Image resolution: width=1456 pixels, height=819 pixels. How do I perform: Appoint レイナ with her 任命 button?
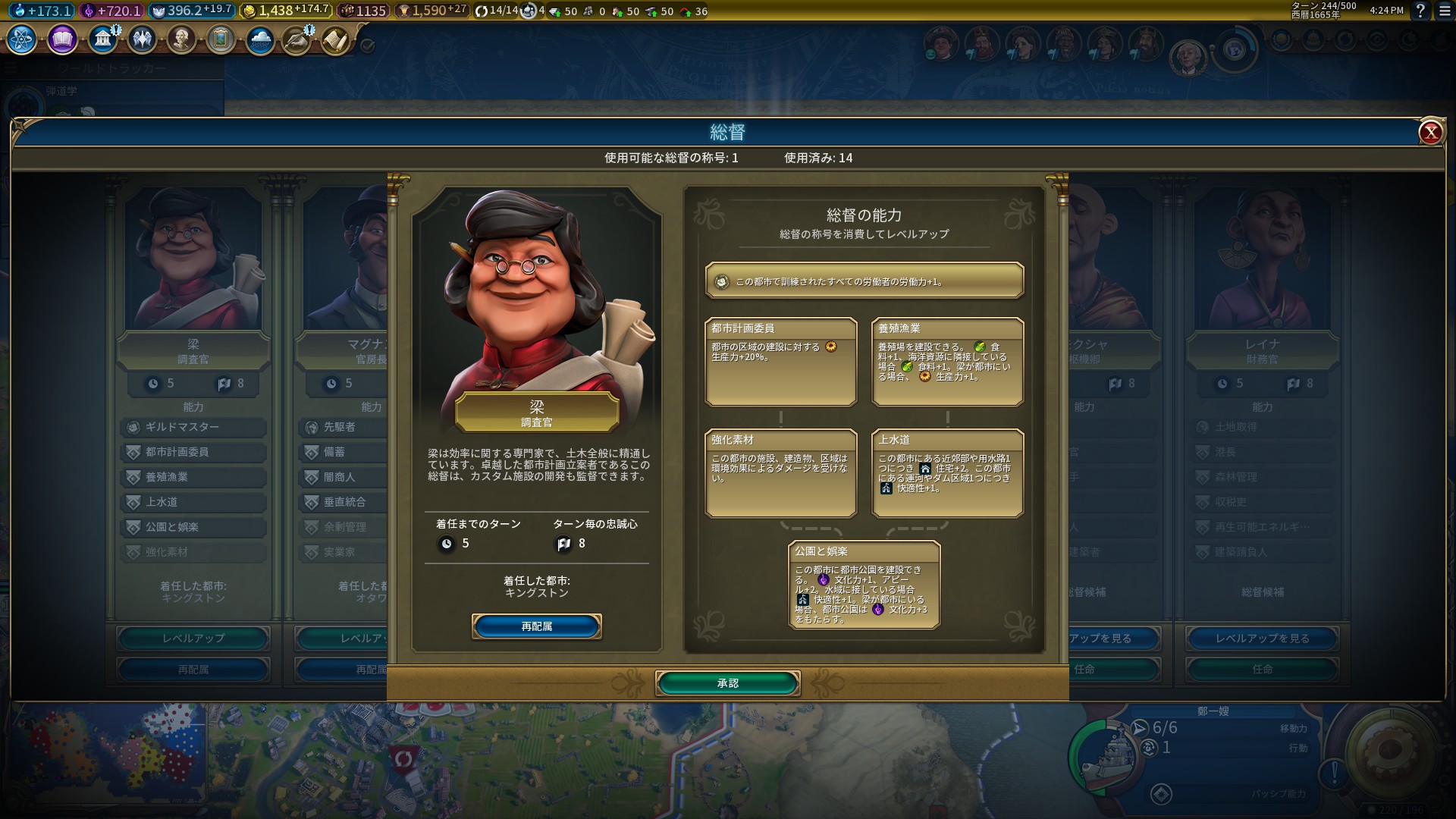tap(1262, 669)
